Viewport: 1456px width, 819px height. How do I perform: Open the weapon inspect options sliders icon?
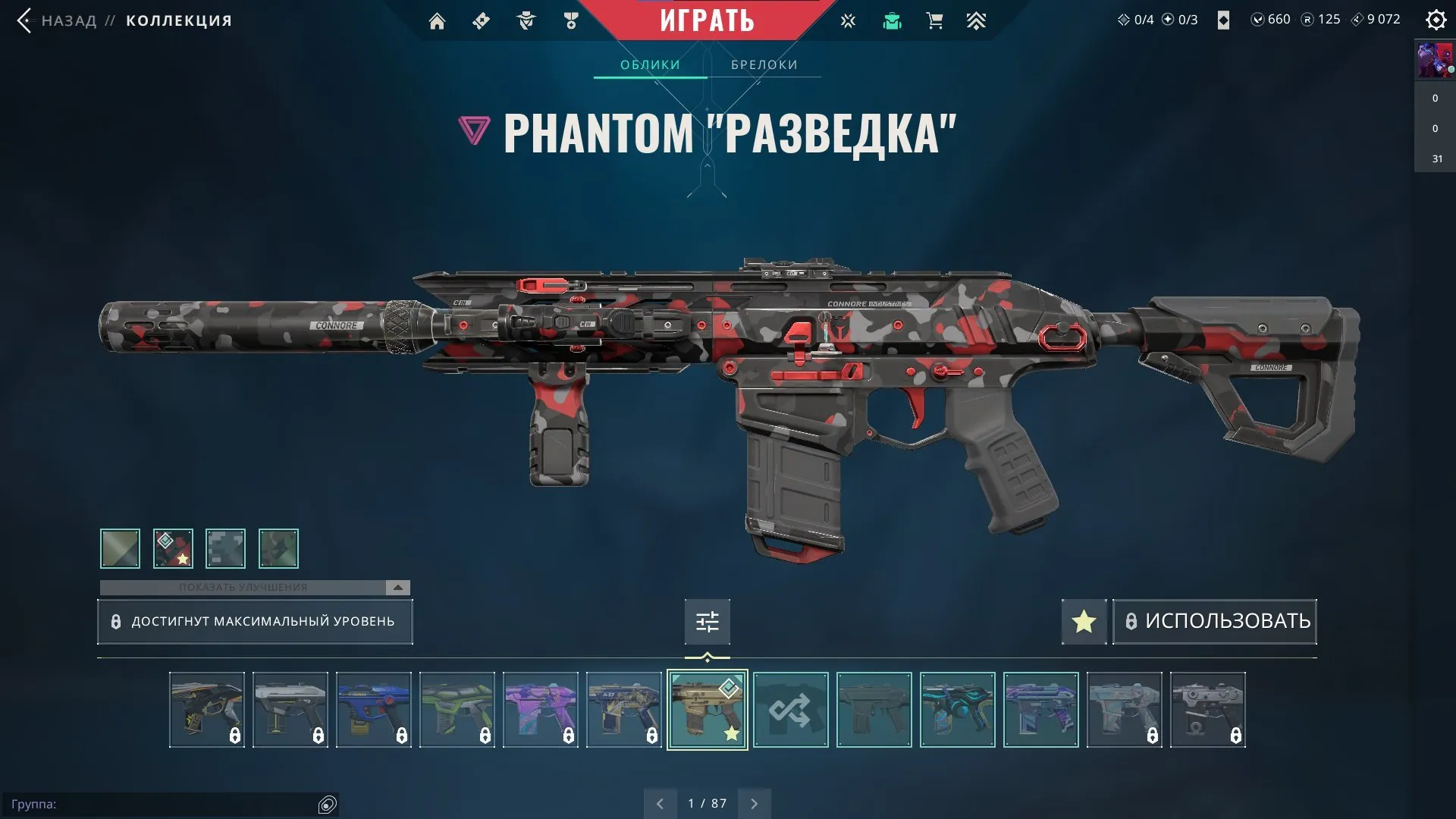[707, 621]
